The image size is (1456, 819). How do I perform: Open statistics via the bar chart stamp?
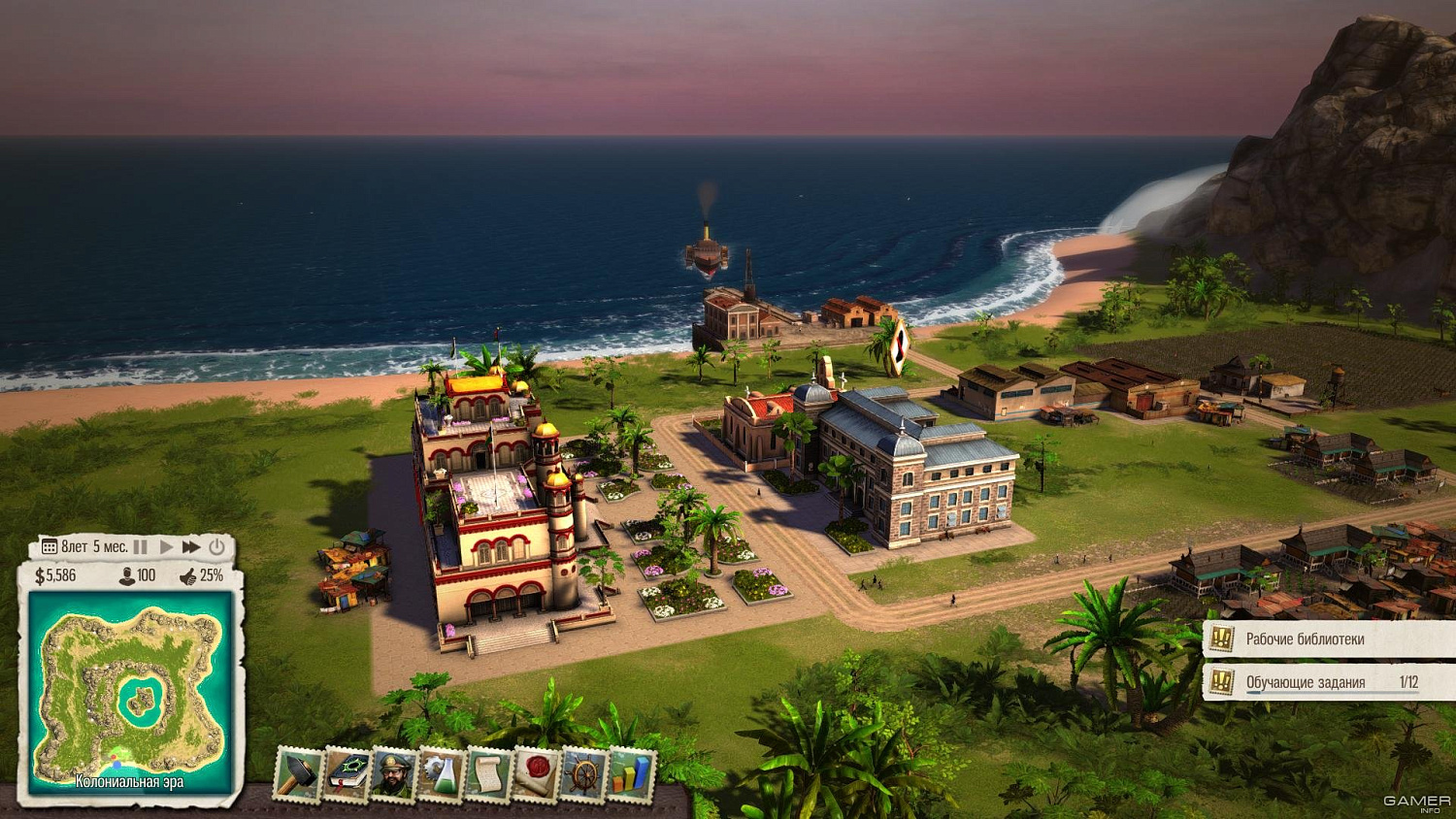point(632,776)
